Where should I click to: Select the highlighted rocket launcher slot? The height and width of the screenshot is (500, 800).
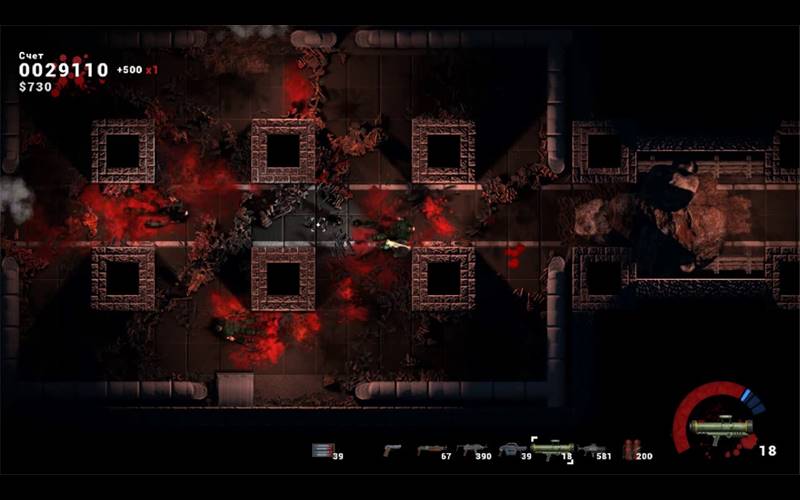pyautogui.click(x=551, y=449)
